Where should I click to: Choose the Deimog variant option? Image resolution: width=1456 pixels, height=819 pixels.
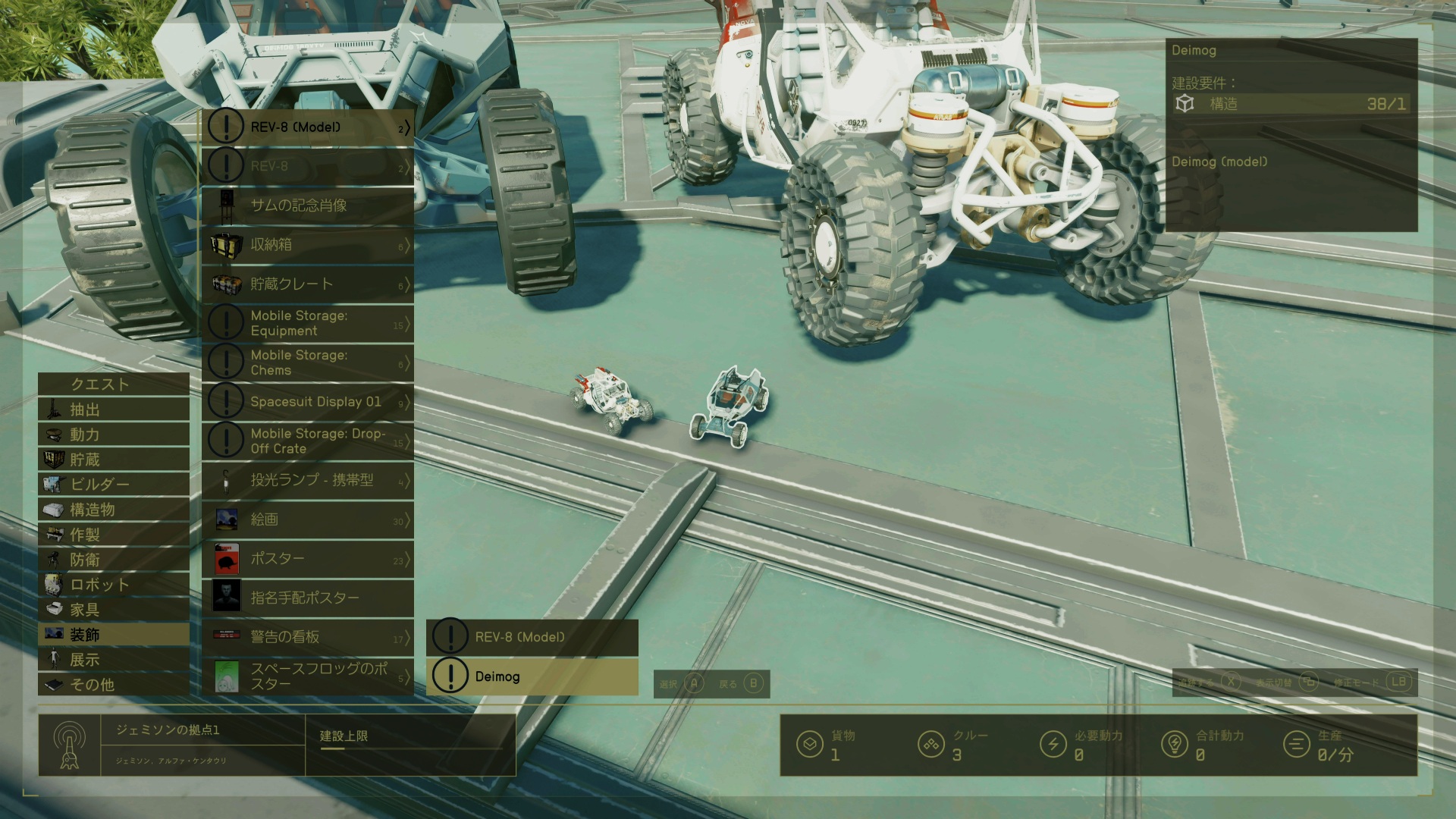tap(532, 676)
